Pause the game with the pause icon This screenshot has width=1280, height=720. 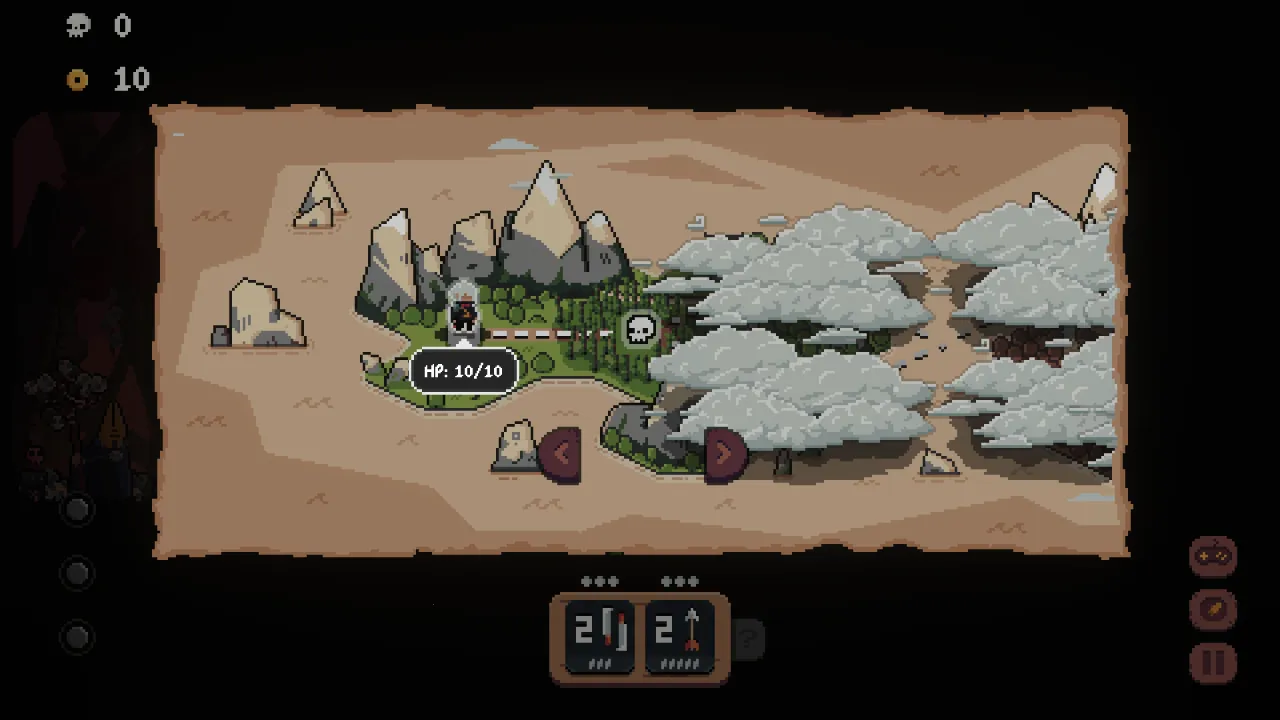pos(1212,660)
